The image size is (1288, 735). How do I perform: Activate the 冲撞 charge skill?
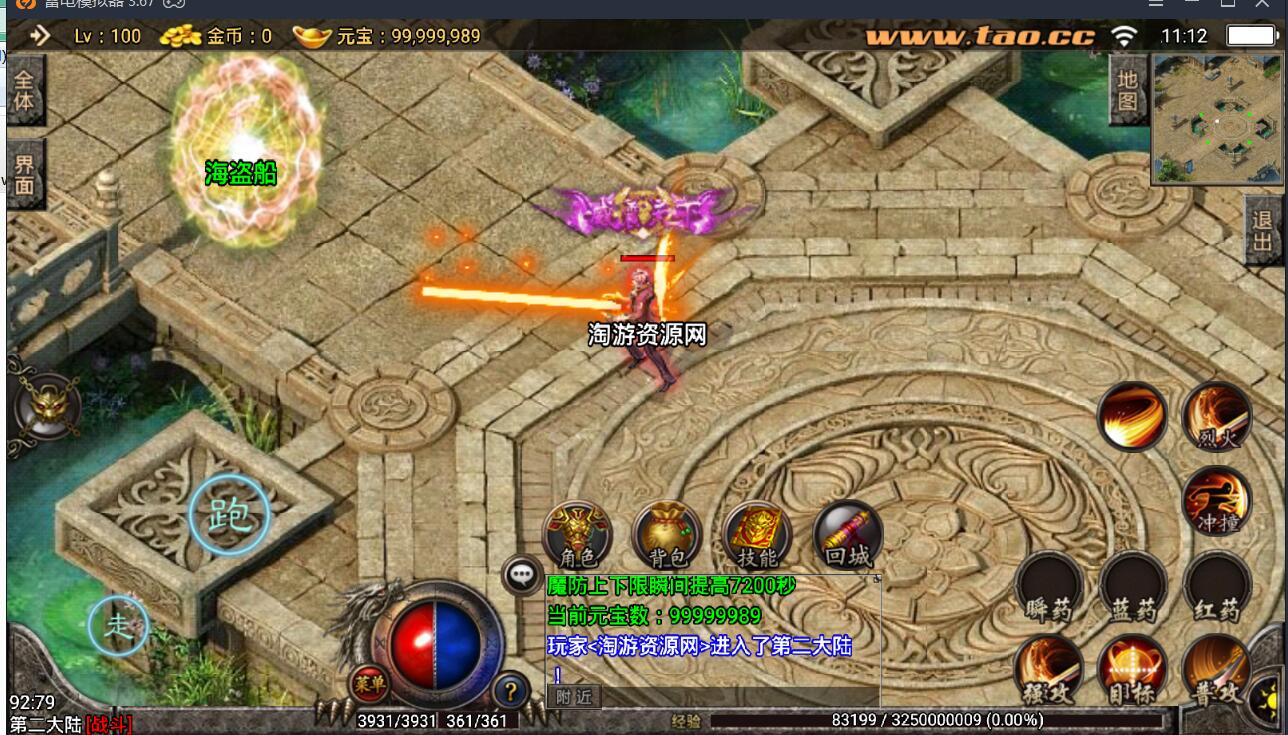point(1216,500)
